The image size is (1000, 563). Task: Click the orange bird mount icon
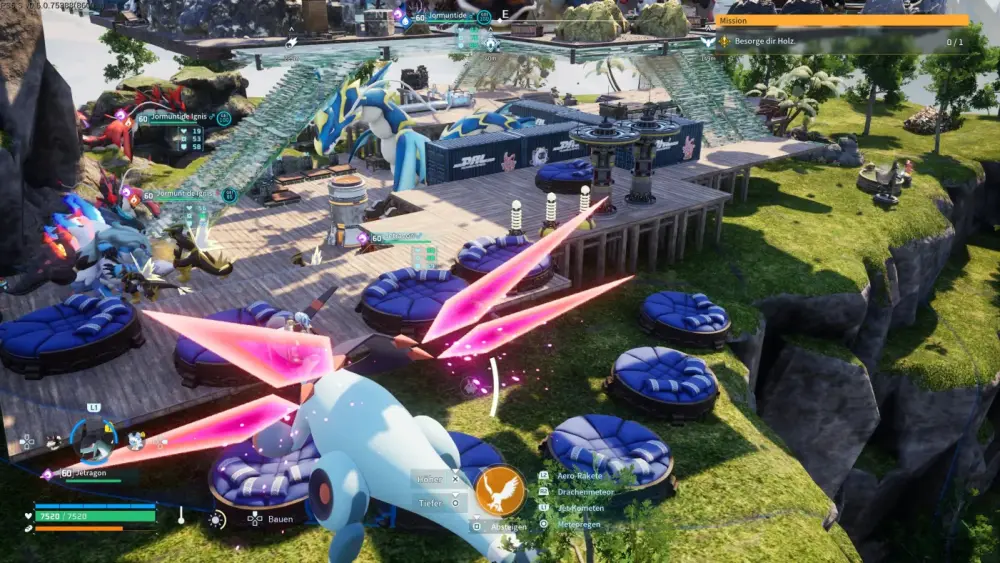pos(500,490)
